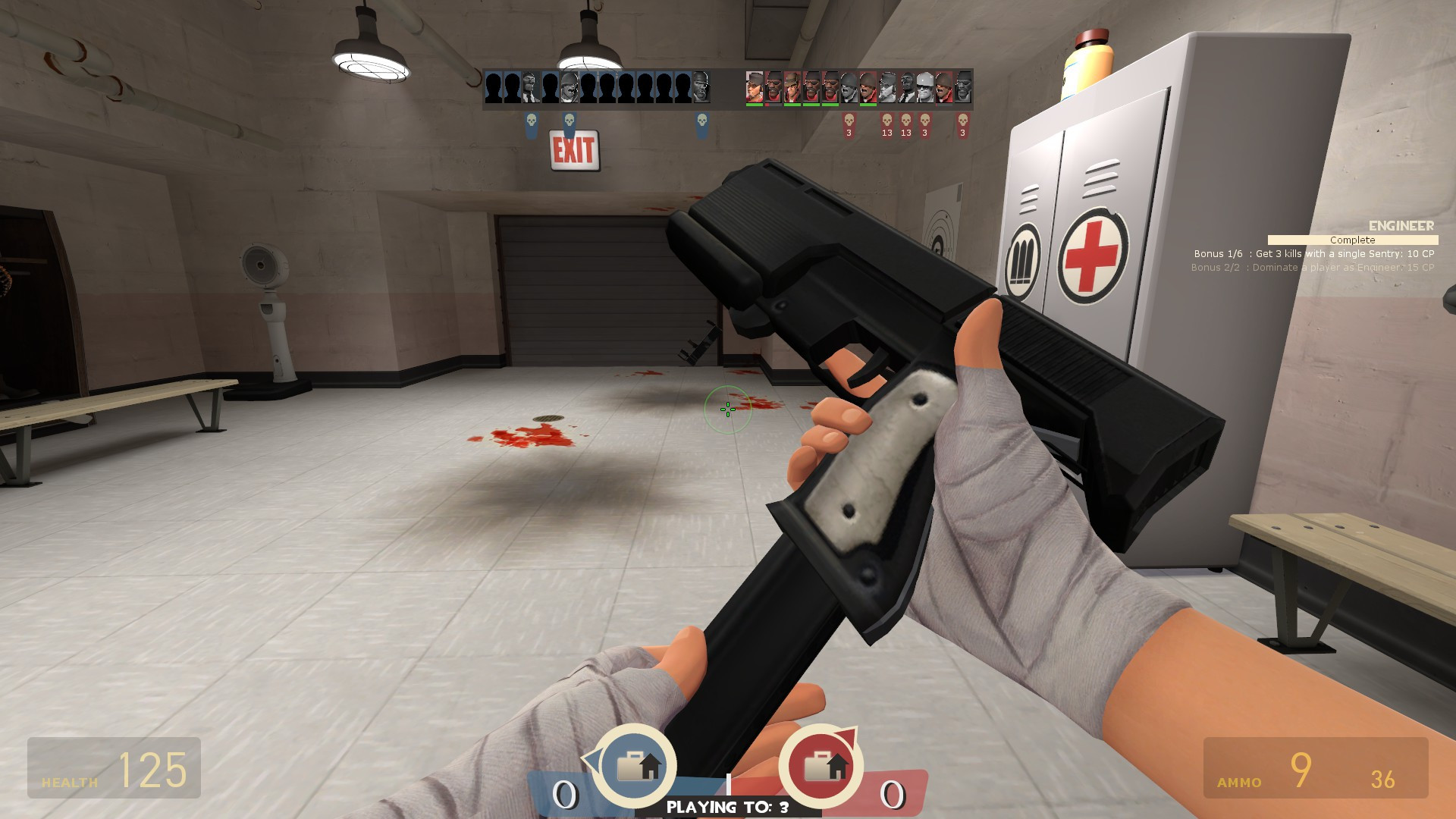Click the green crosshair in the screen center
The height and width of the screenshot is (819, 1456).
point(726,409)
